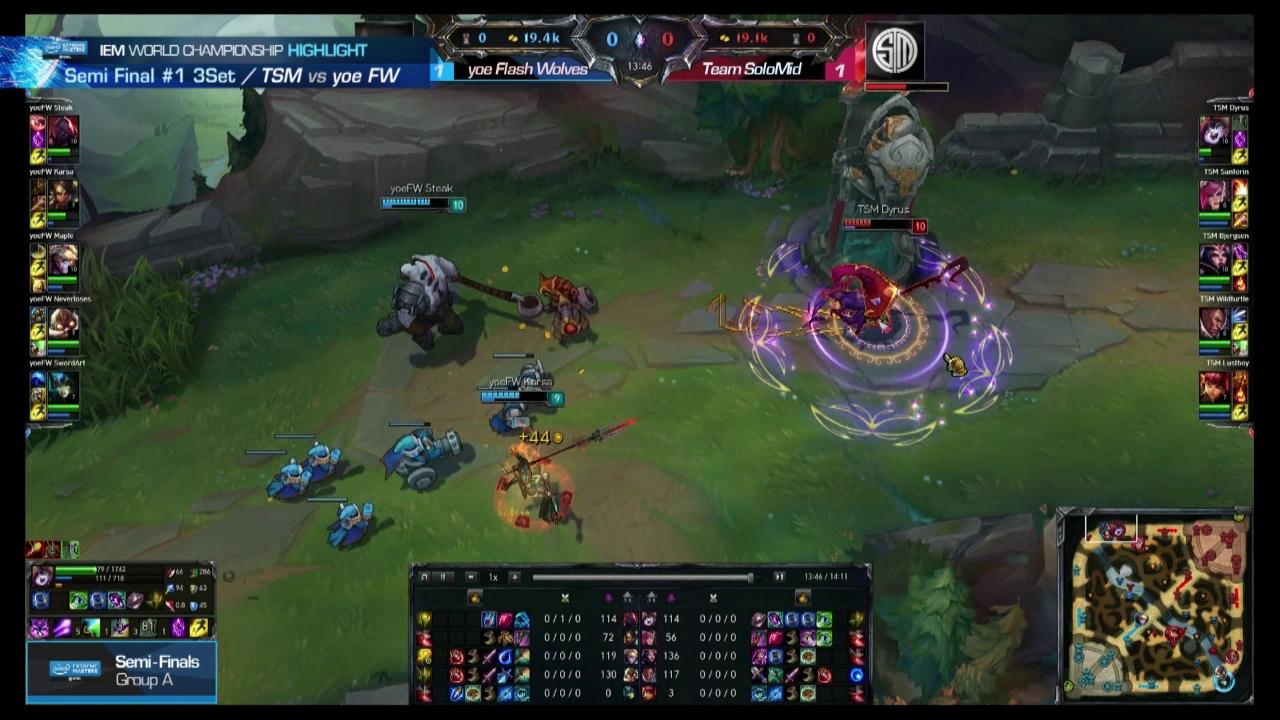This screenshot has height=720, width=1280.
Task: Toggle camera to TSM Bjergsen's portrait
Action: pos(1216,260)
